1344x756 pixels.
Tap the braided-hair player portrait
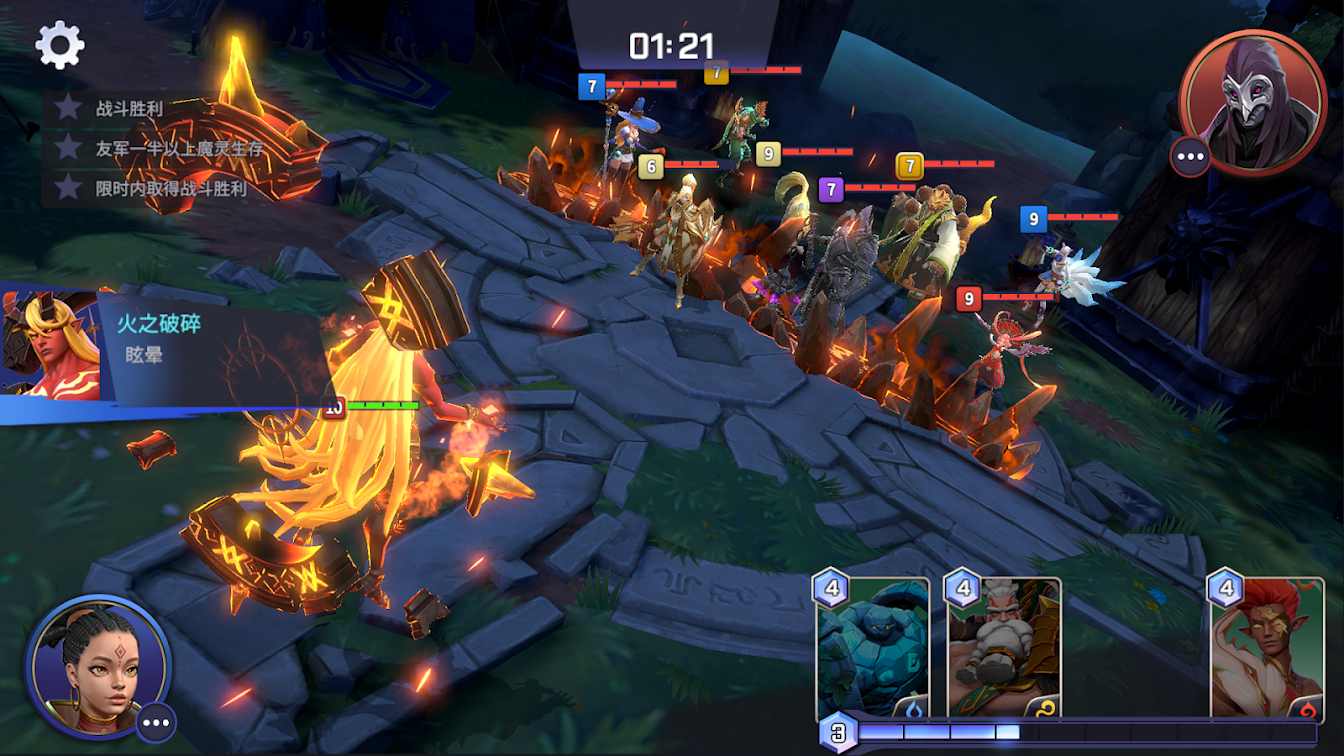[98, 664]
